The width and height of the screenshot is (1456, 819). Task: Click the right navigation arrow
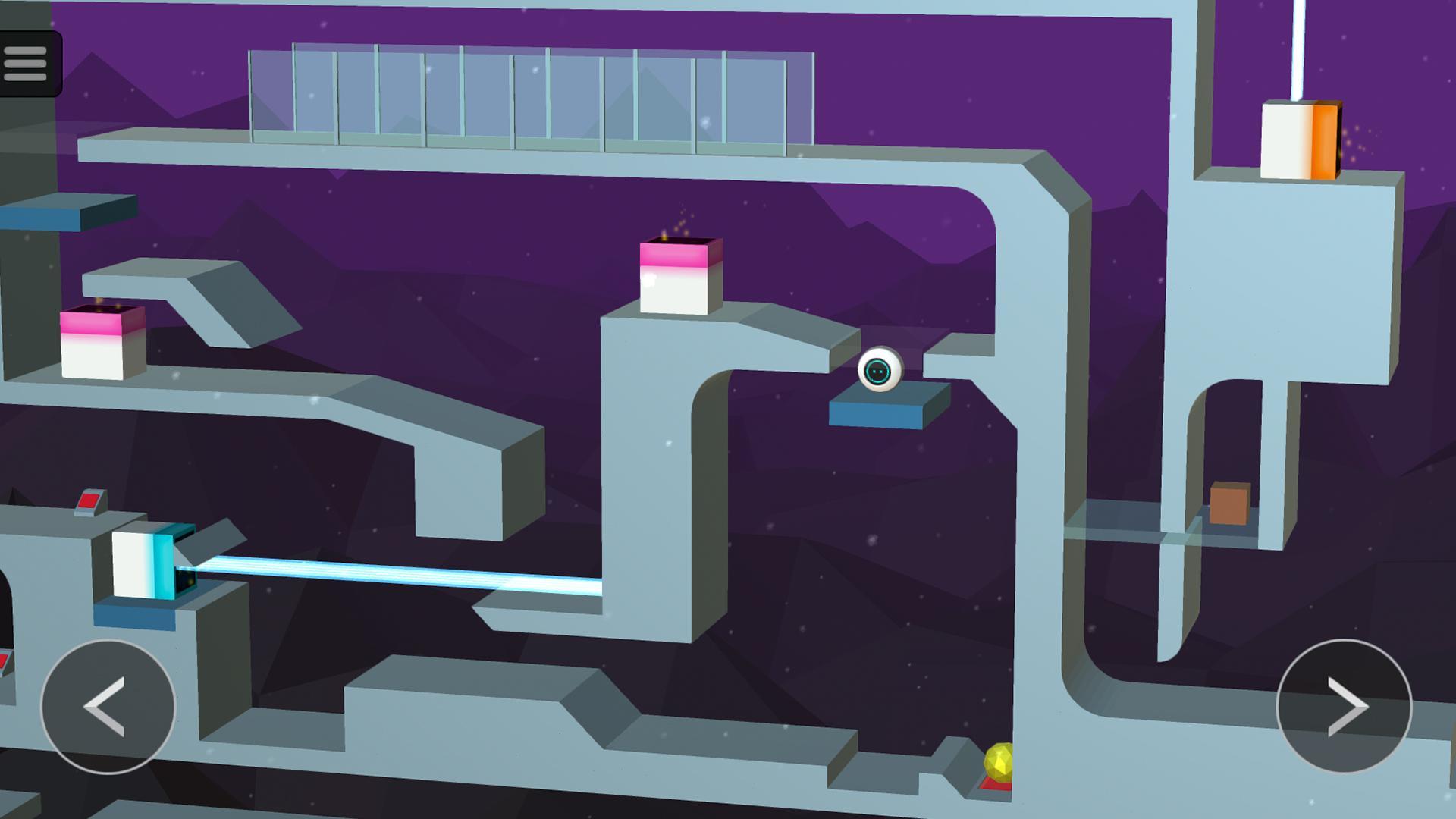tap(1346, 707)
